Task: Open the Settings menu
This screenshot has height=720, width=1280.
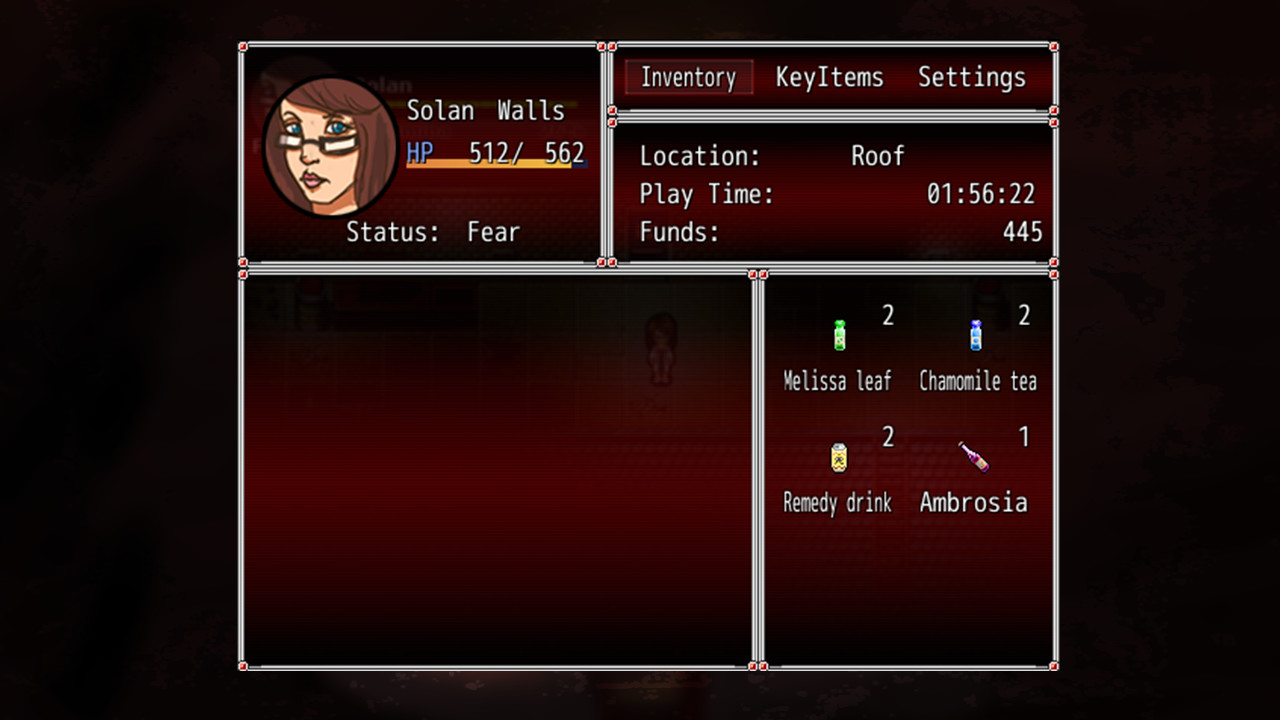Action: 971,77
